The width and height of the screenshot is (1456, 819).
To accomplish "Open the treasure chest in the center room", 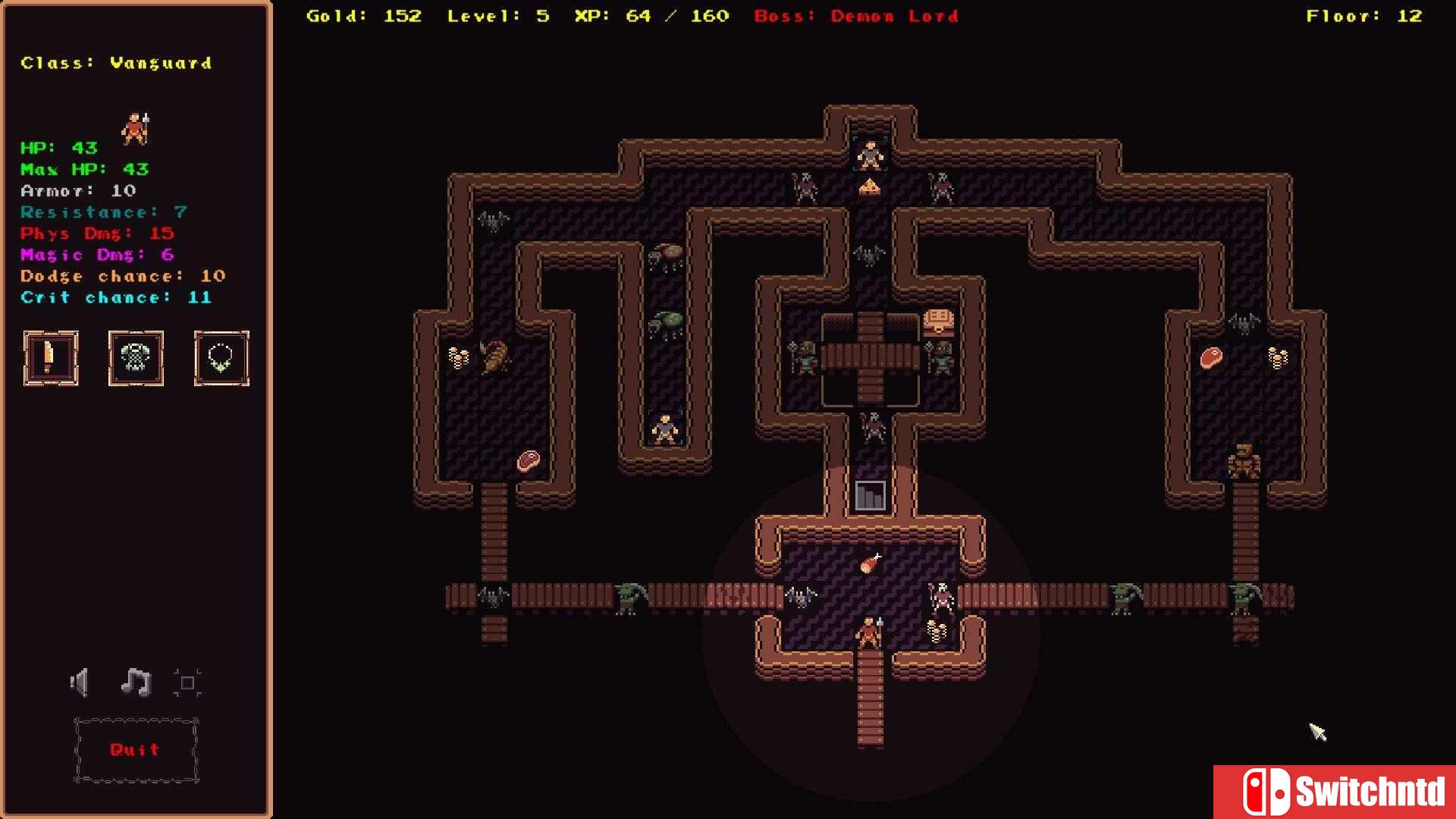I will point(939,319).
